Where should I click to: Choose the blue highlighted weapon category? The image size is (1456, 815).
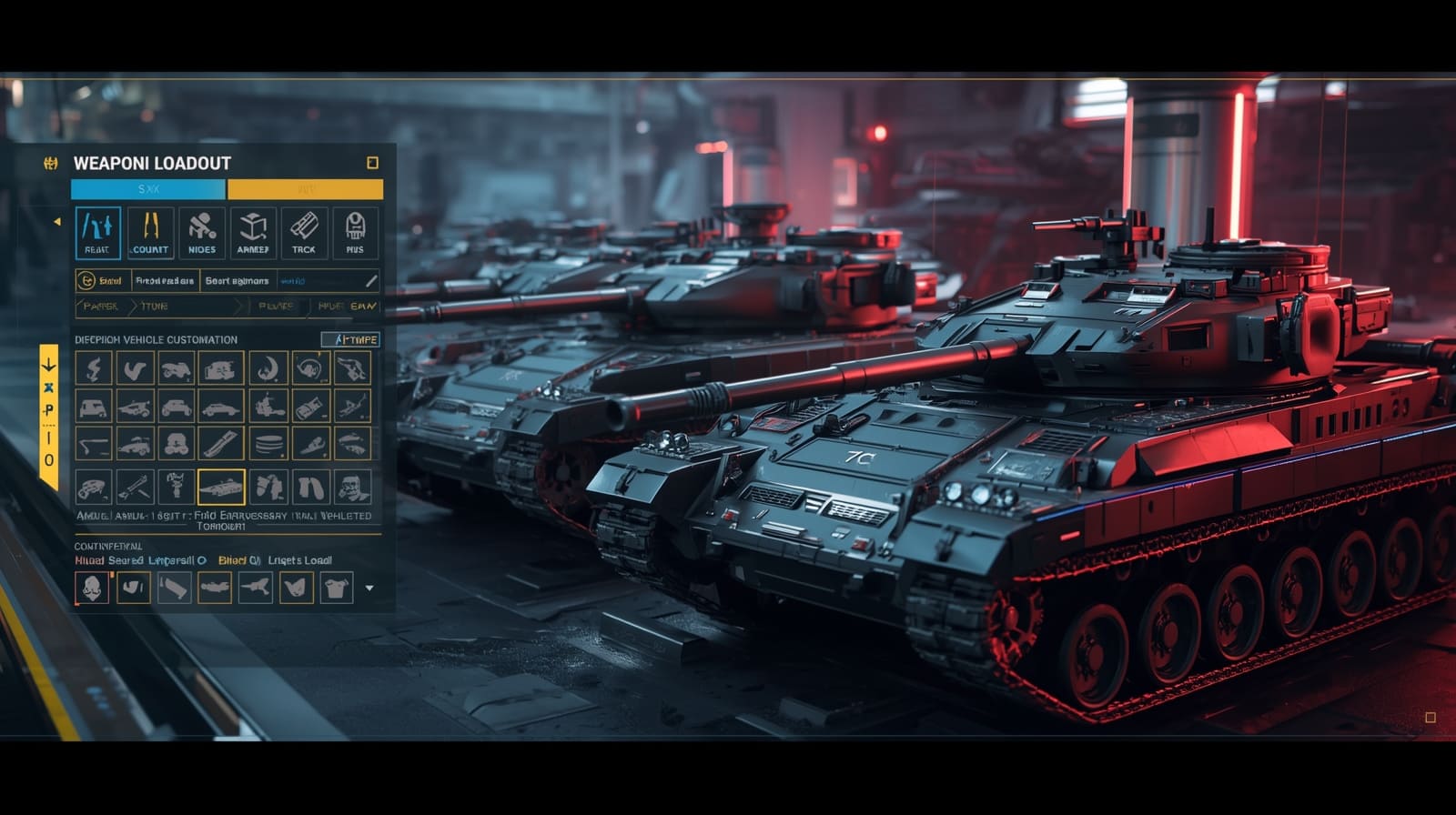click(x=97, y=233)
